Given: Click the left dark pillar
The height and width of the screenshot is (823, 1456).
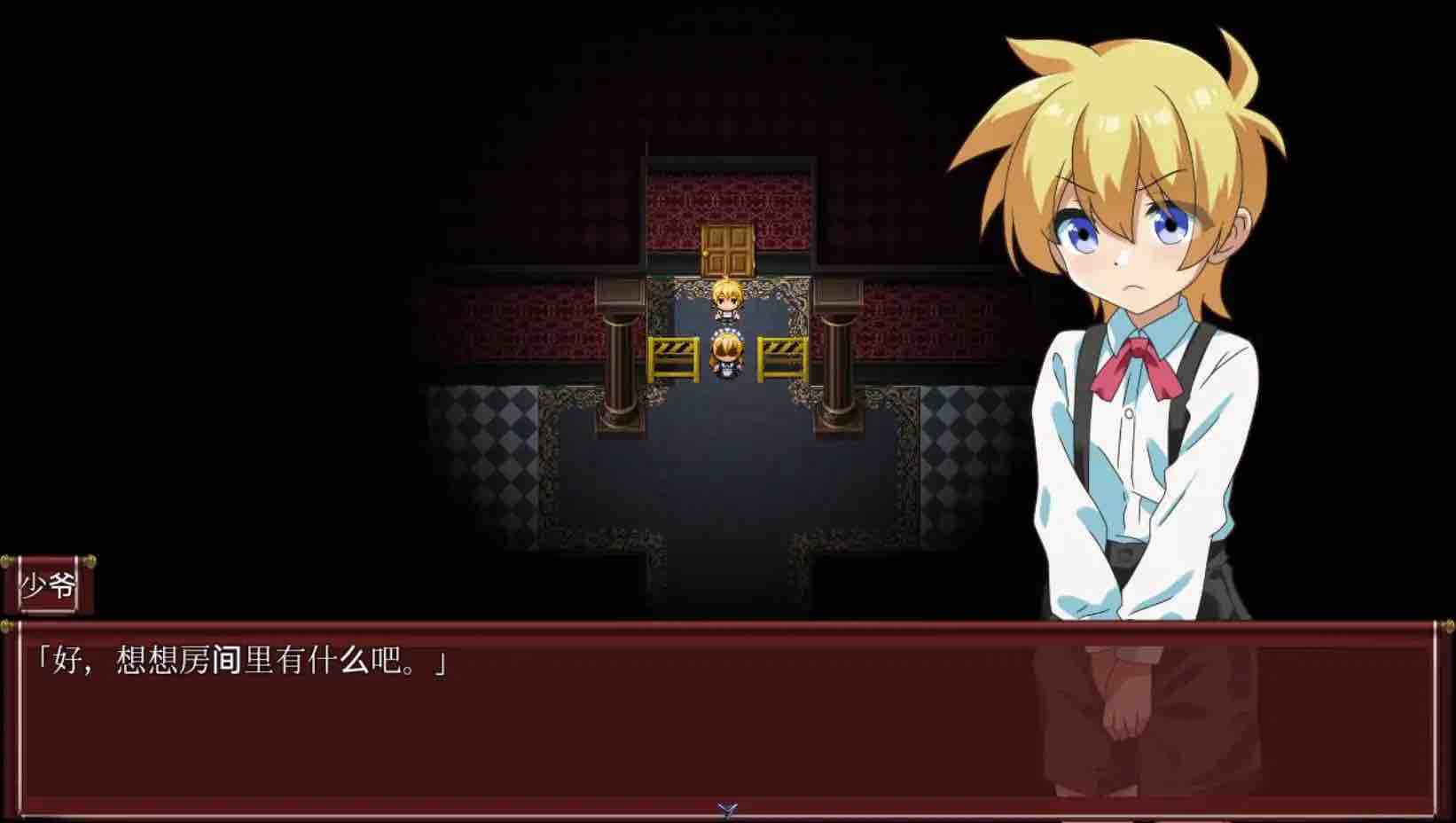Looking at the screenshot, I should [620, 372].
